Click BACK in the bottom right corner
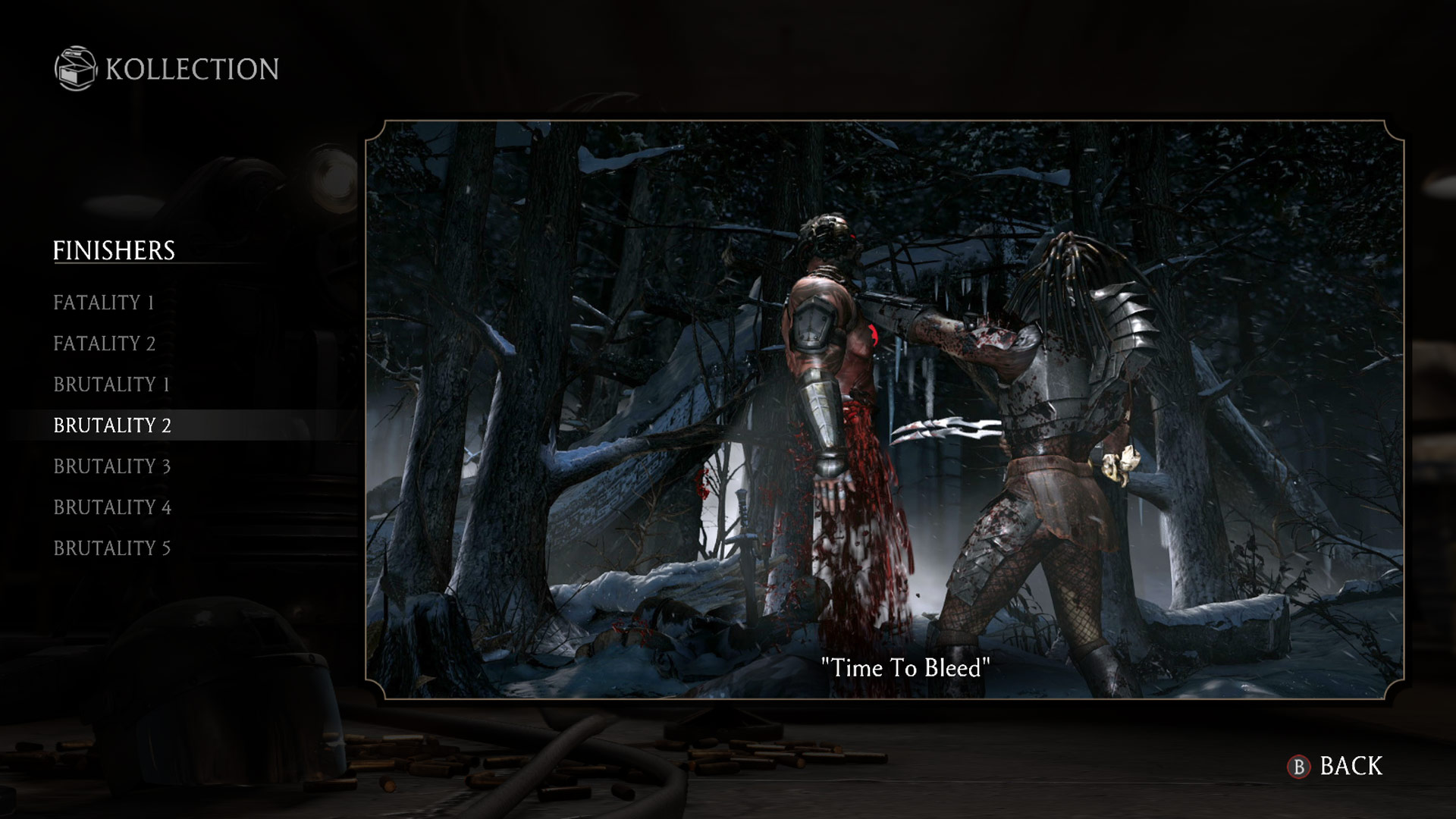This screenshot has height=819, width=1456. click(1351, 766)
